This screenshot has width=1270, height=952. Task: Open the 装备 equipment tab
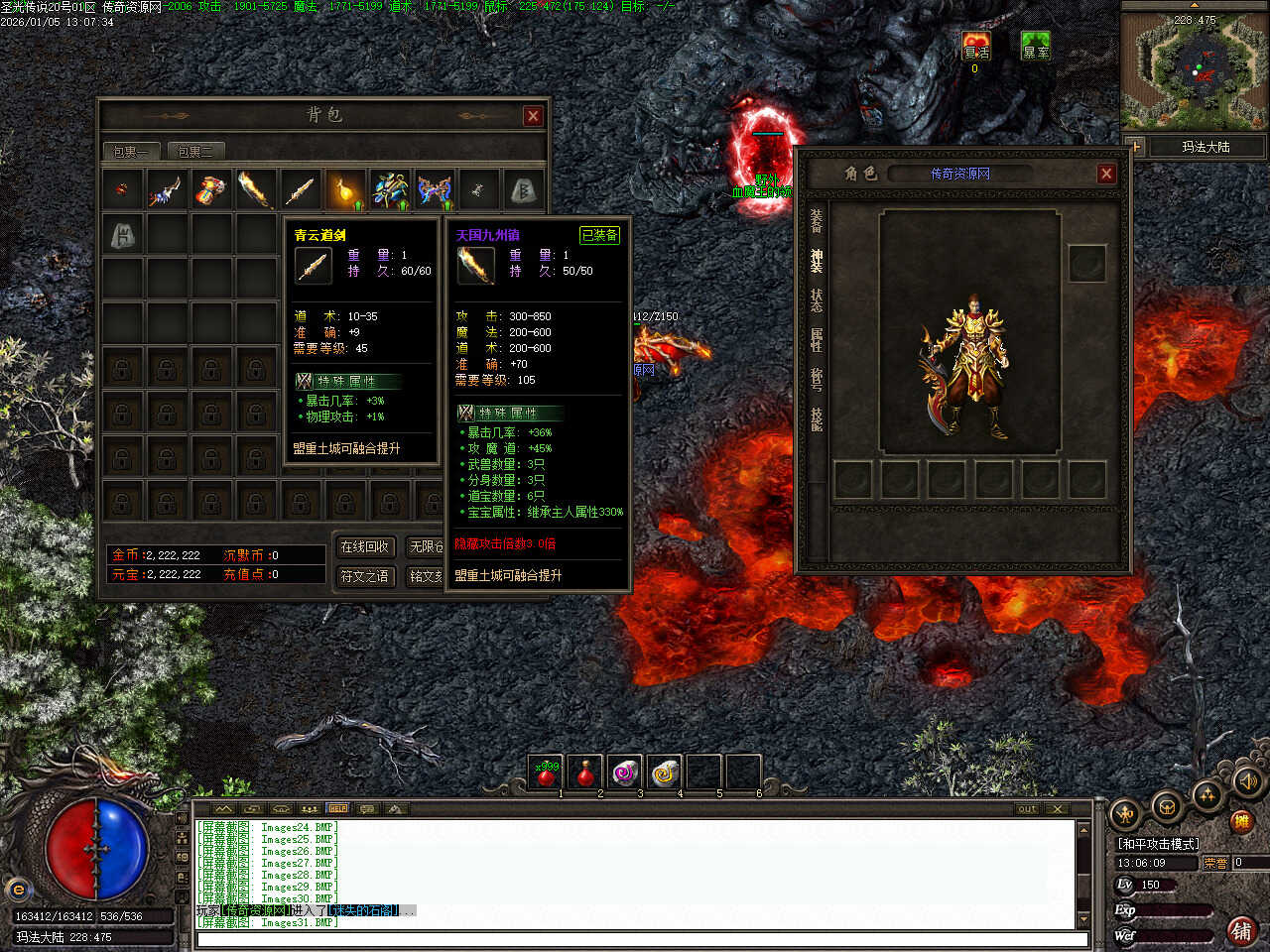(x=817, y=220)
